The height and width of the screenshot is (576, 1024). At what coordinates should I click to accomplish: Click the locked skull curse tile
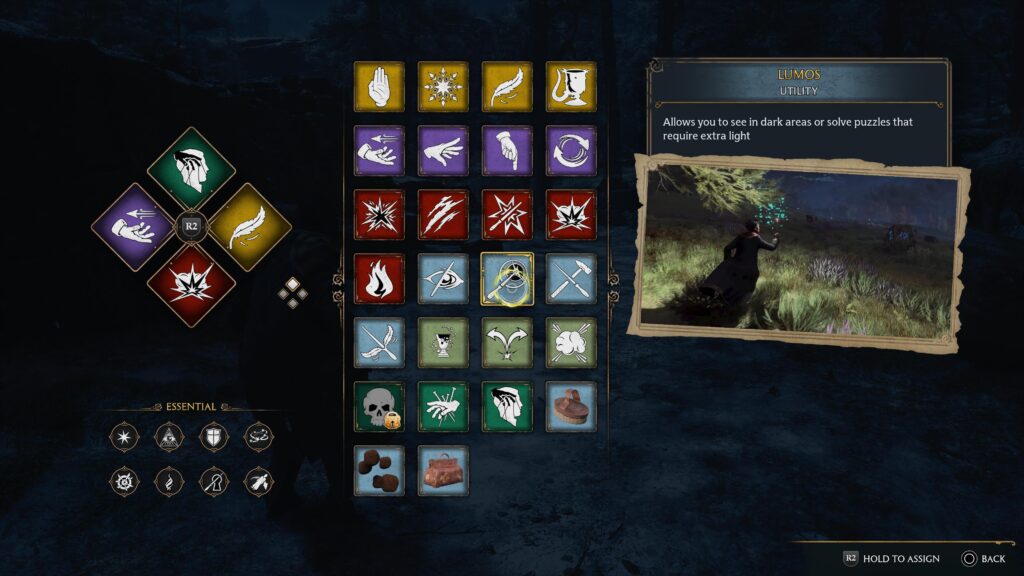click(x=379, y=406)
